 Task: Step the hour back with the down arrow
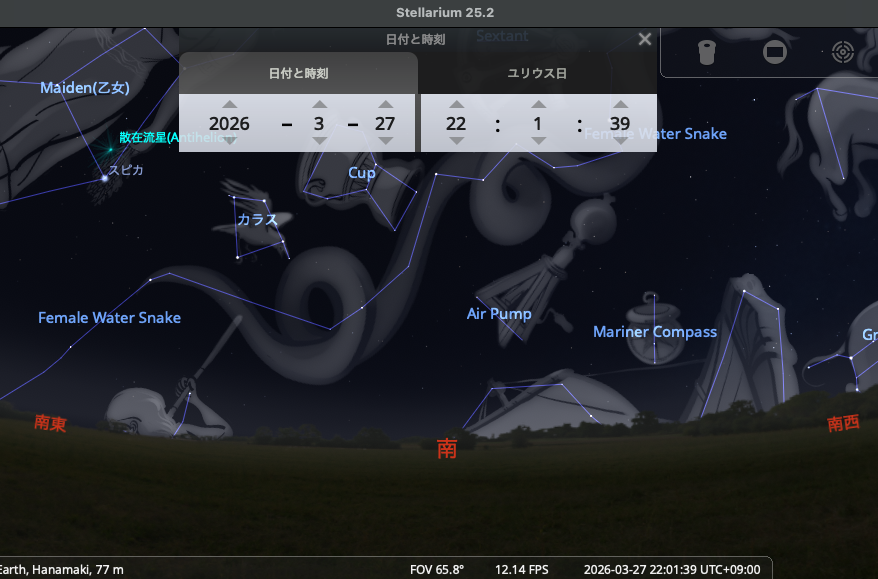click(x=457, y=141)
